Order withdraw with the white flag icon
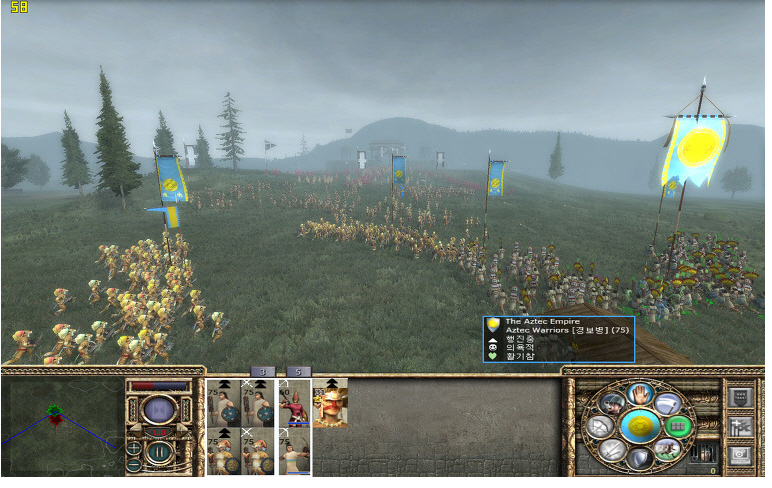The image size is (772, 488). 668,402
